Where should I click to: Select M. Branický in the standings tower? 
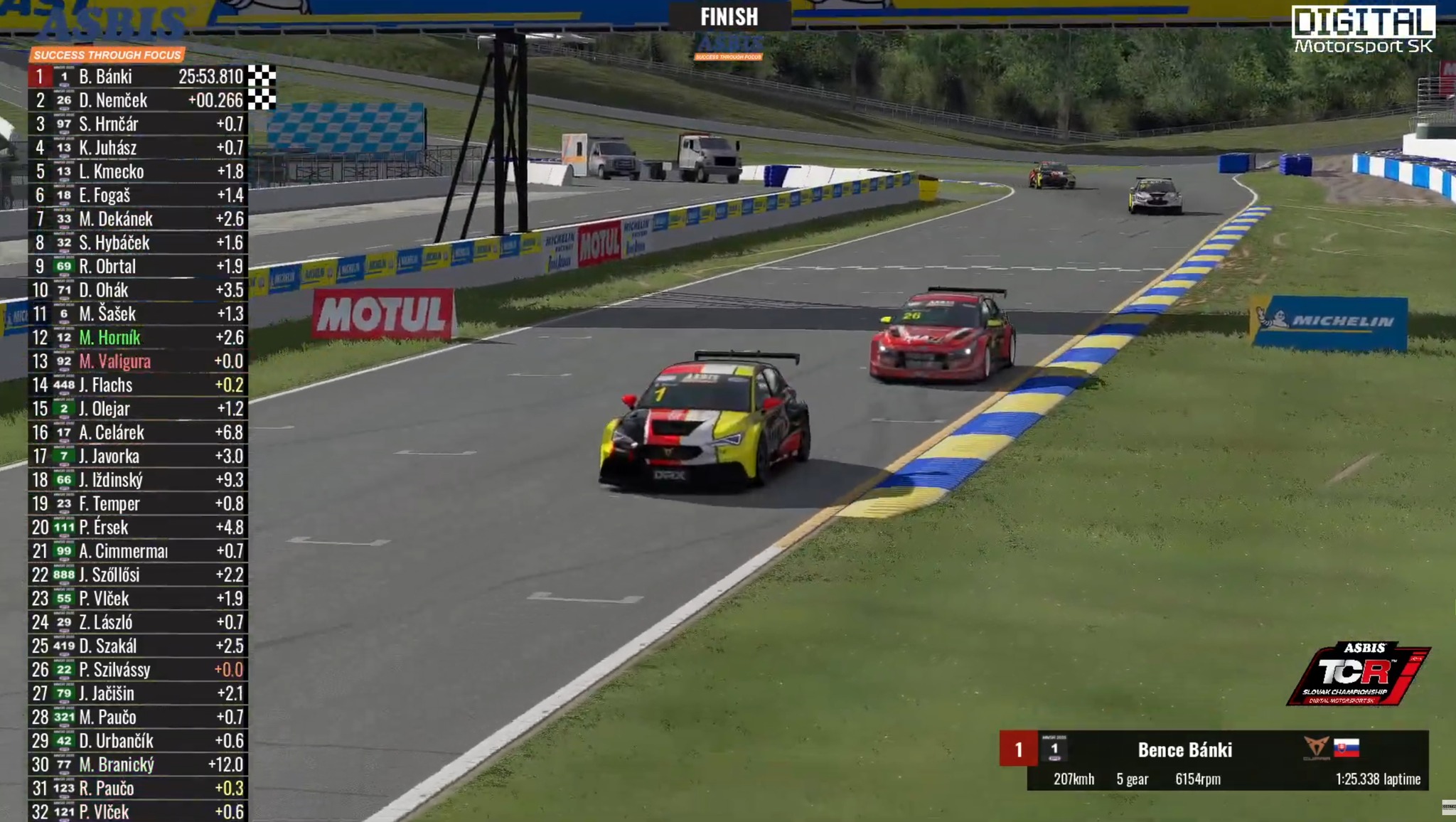tap(117, 764)
